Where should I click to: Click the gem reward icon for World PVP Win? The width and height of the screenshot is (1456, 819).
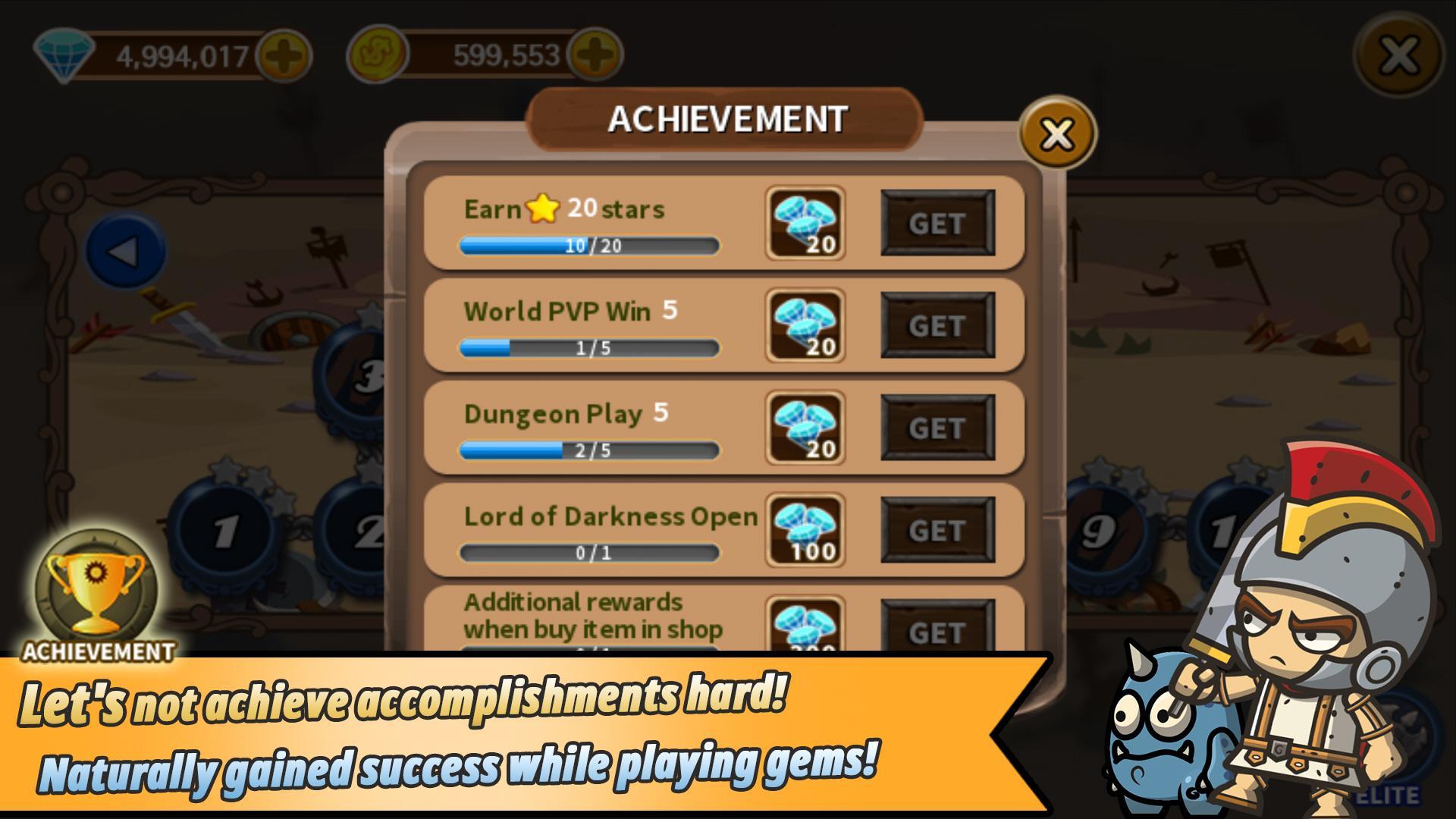pos(805,325)
